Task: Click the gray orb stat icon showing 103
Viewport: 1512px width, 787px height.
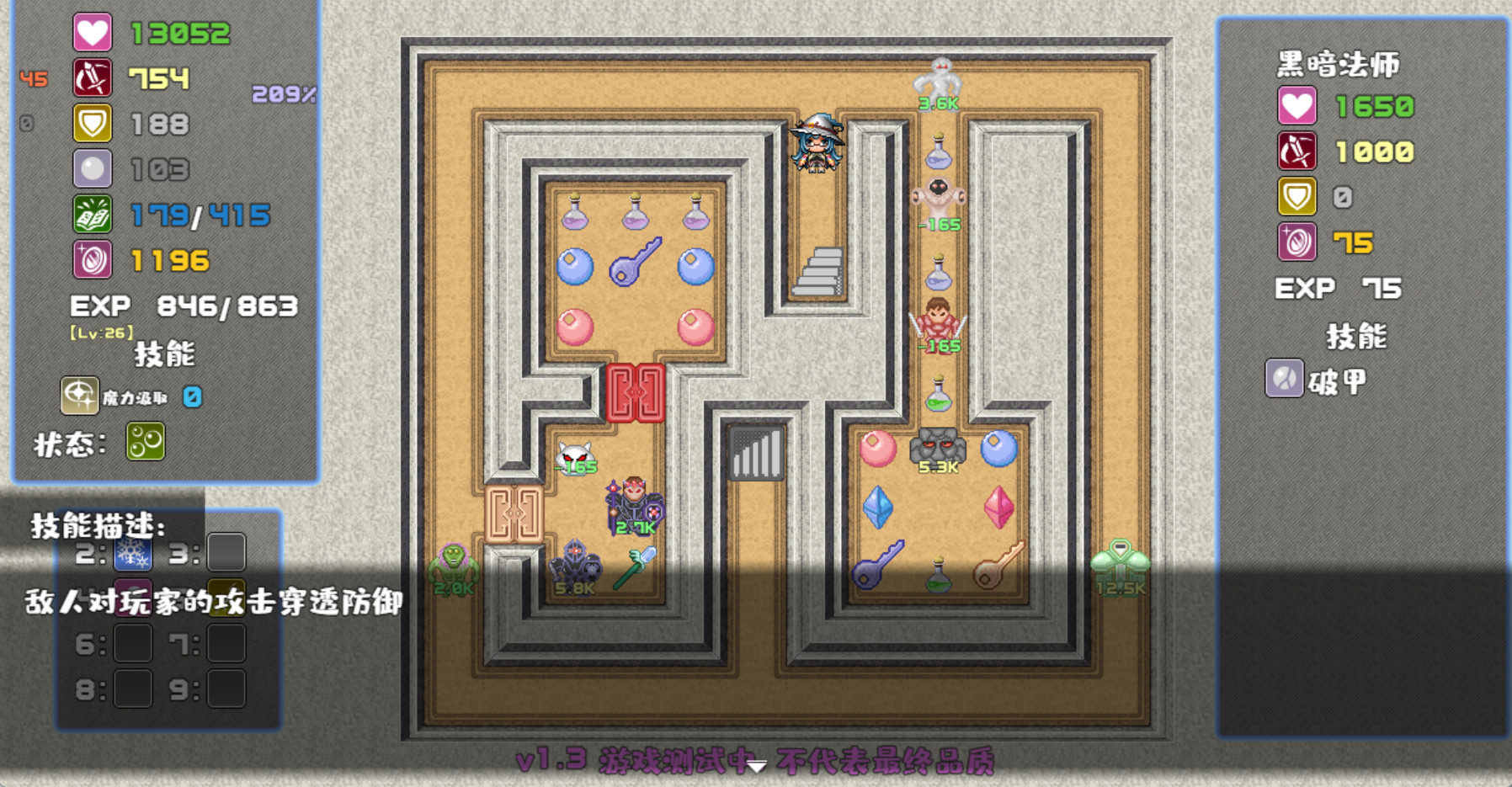Action: tap(93, 168)
